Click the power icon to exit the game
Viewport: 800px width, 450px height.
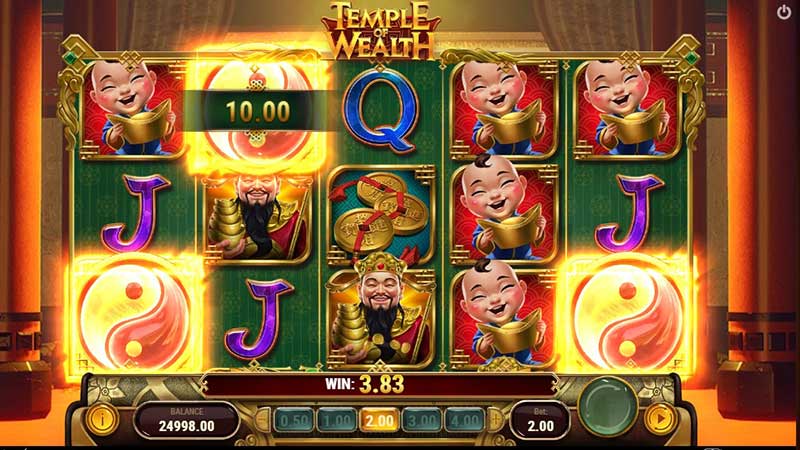coord(784,13)
